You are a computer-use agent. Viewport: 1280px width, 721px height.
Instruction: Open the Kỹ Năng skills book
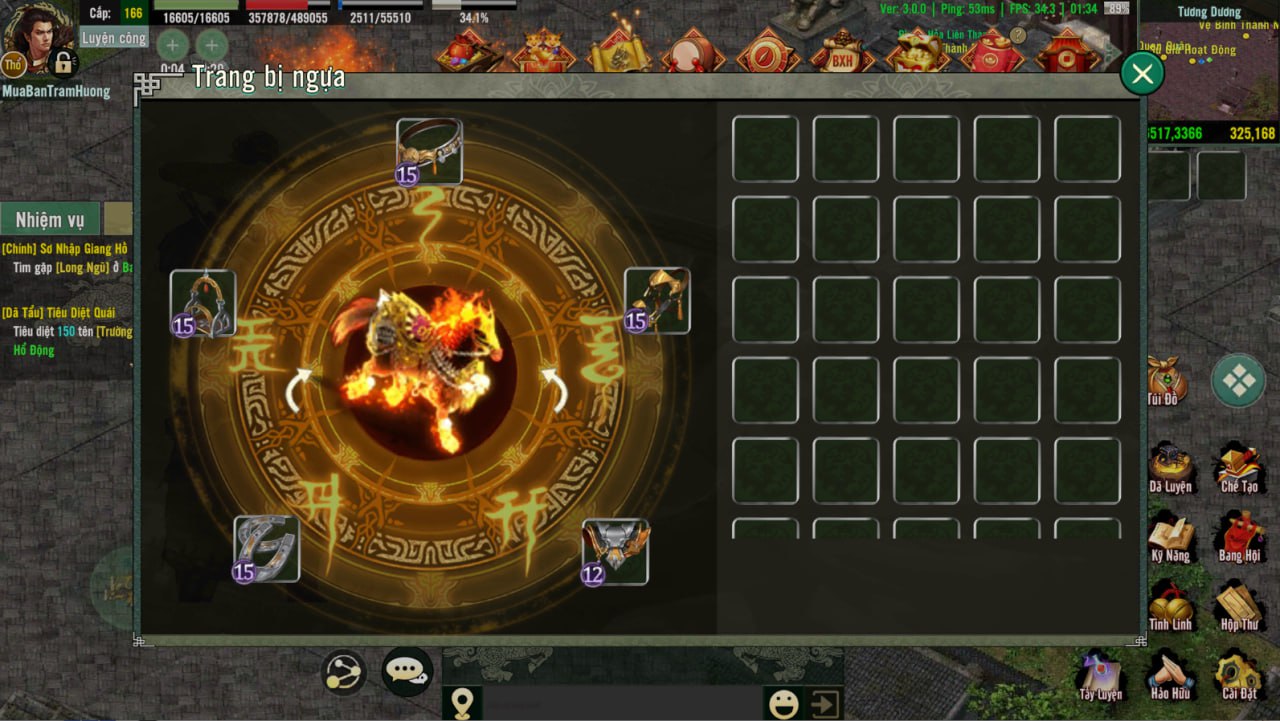(x=1169, y=537)
